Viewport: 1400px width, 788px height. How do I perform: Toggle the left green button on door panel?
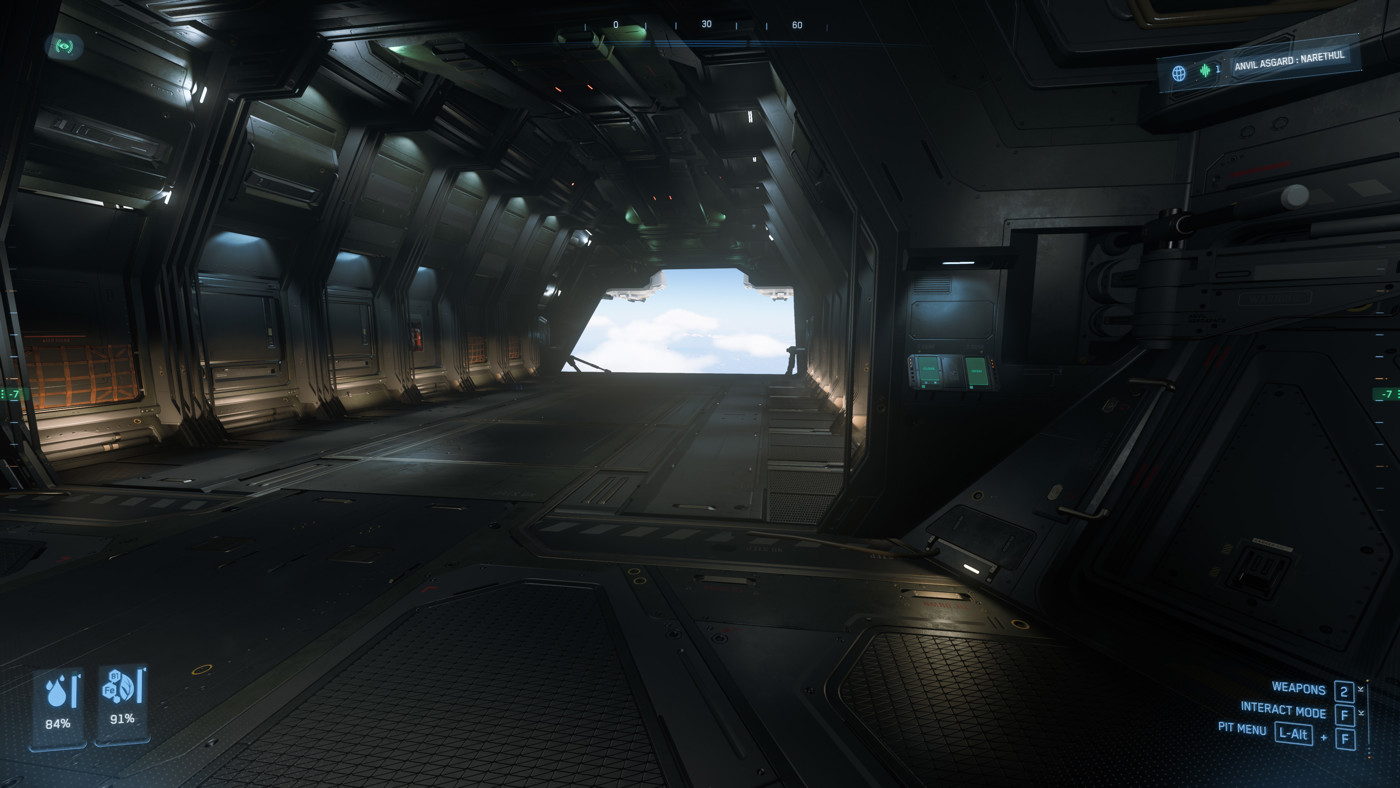928,369
